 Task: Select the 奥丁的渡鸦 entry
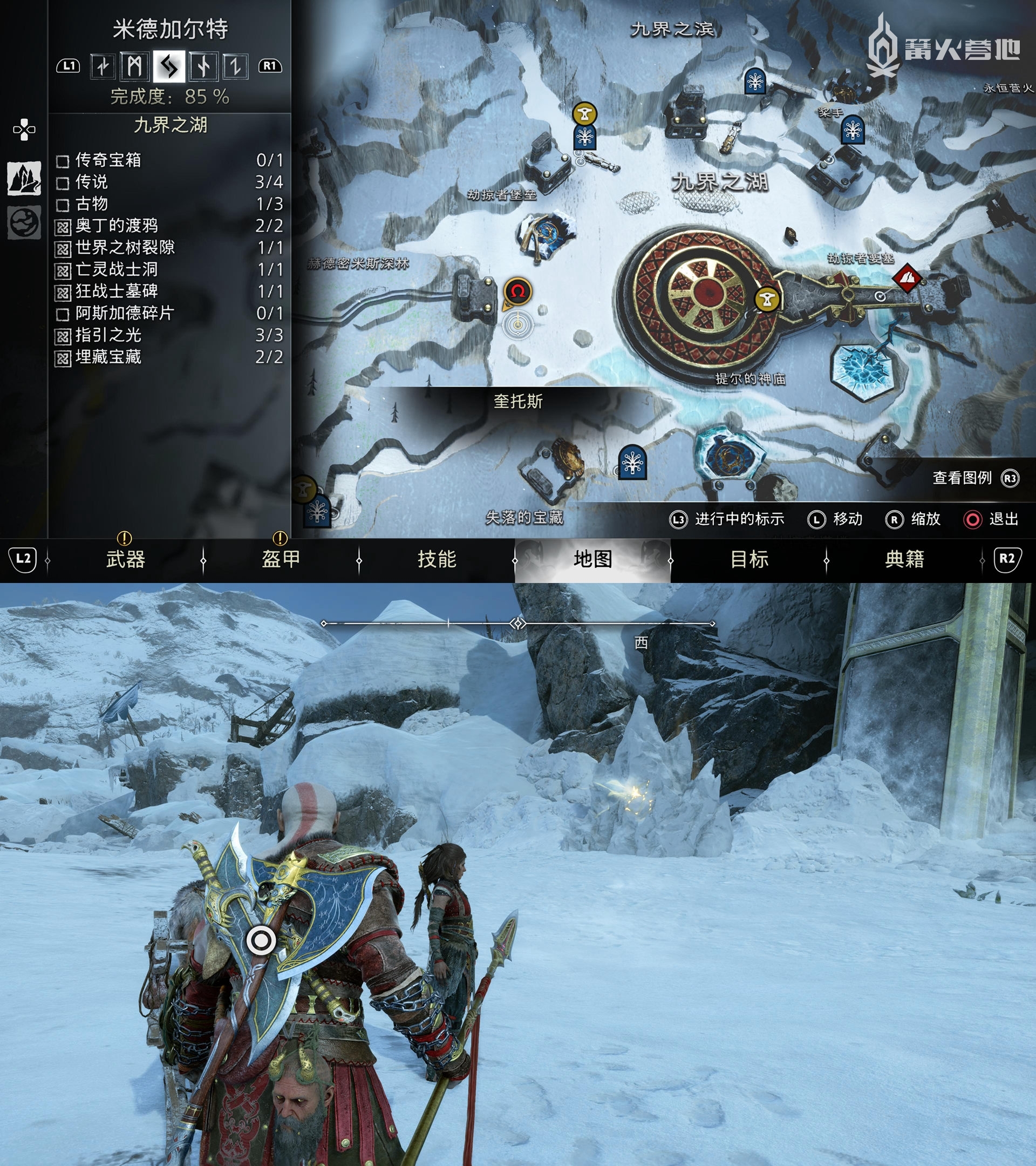169,226
